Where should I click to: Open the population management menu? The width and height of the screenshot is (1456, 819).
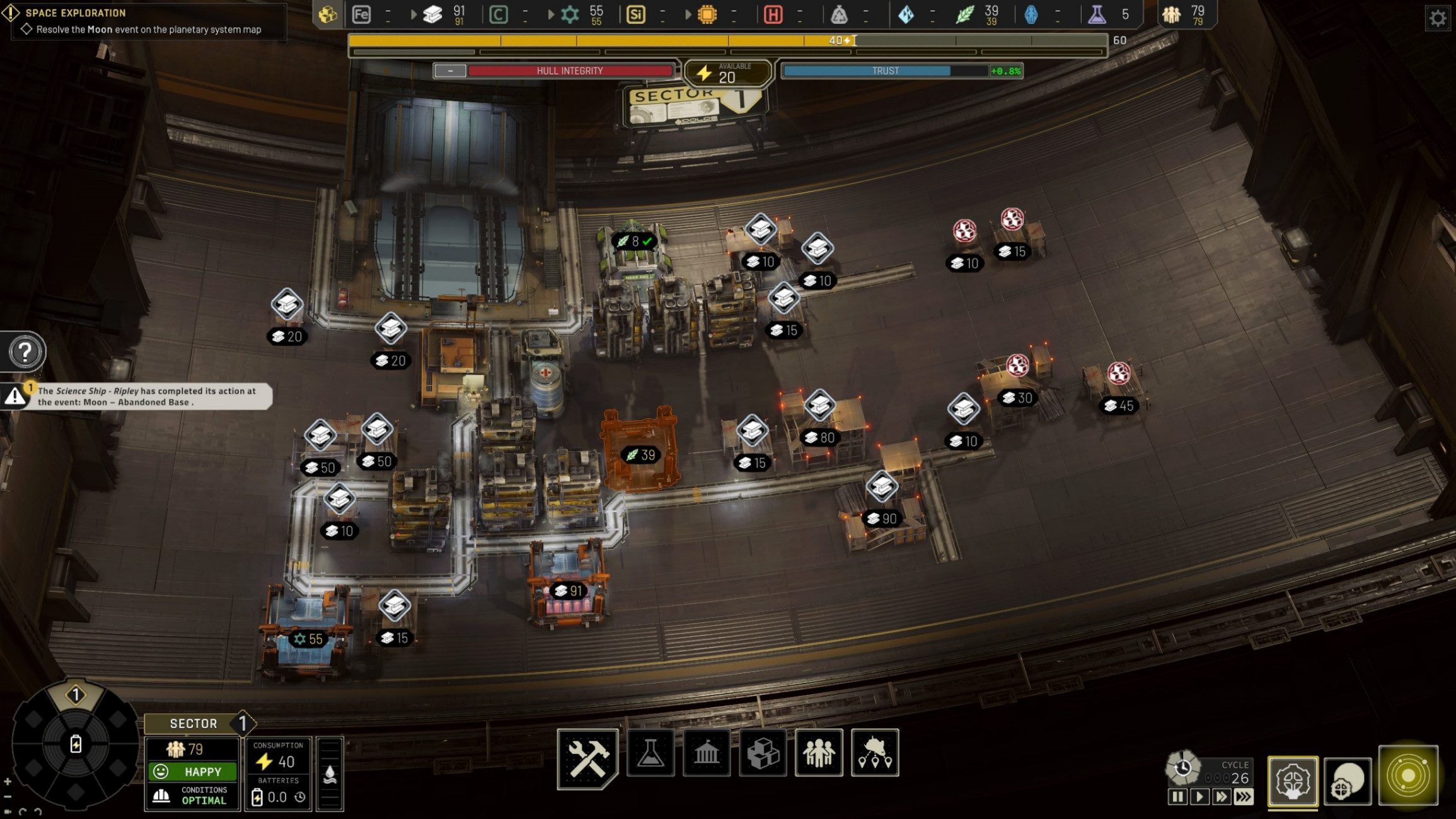coord(819,753)
